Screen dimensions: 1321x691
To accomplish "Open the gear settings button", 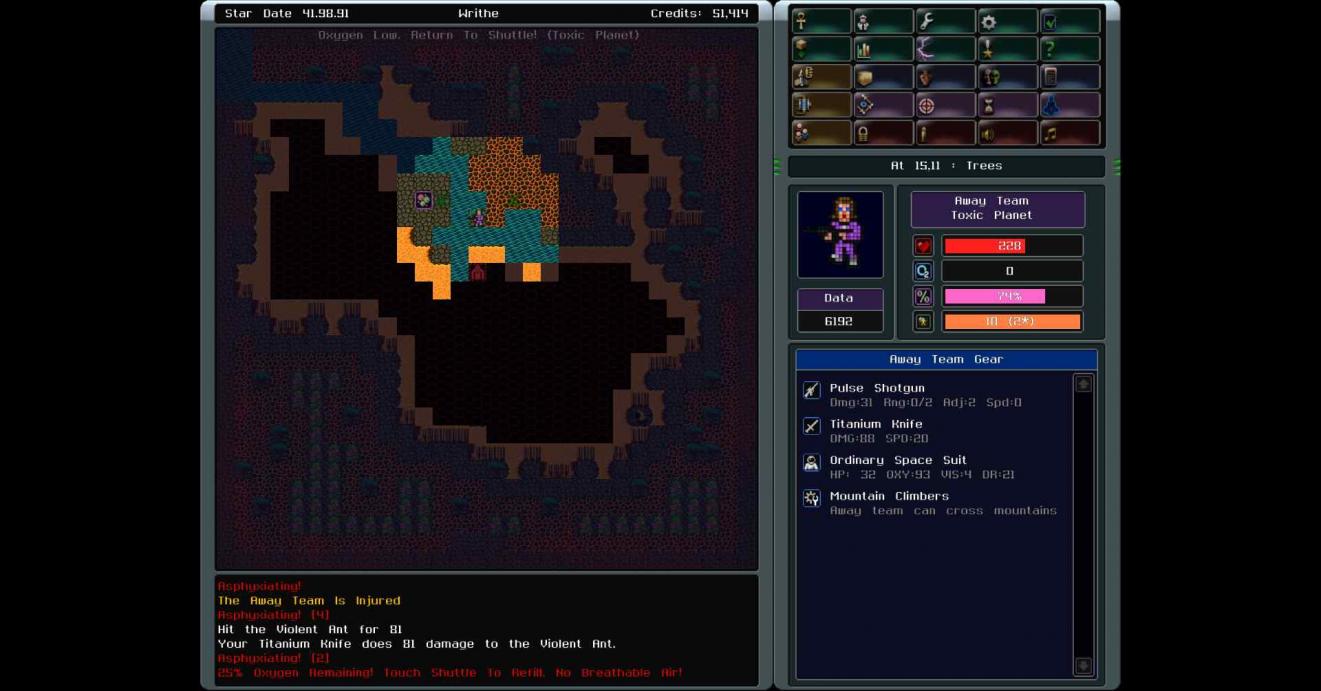I will click(1007, 21).
